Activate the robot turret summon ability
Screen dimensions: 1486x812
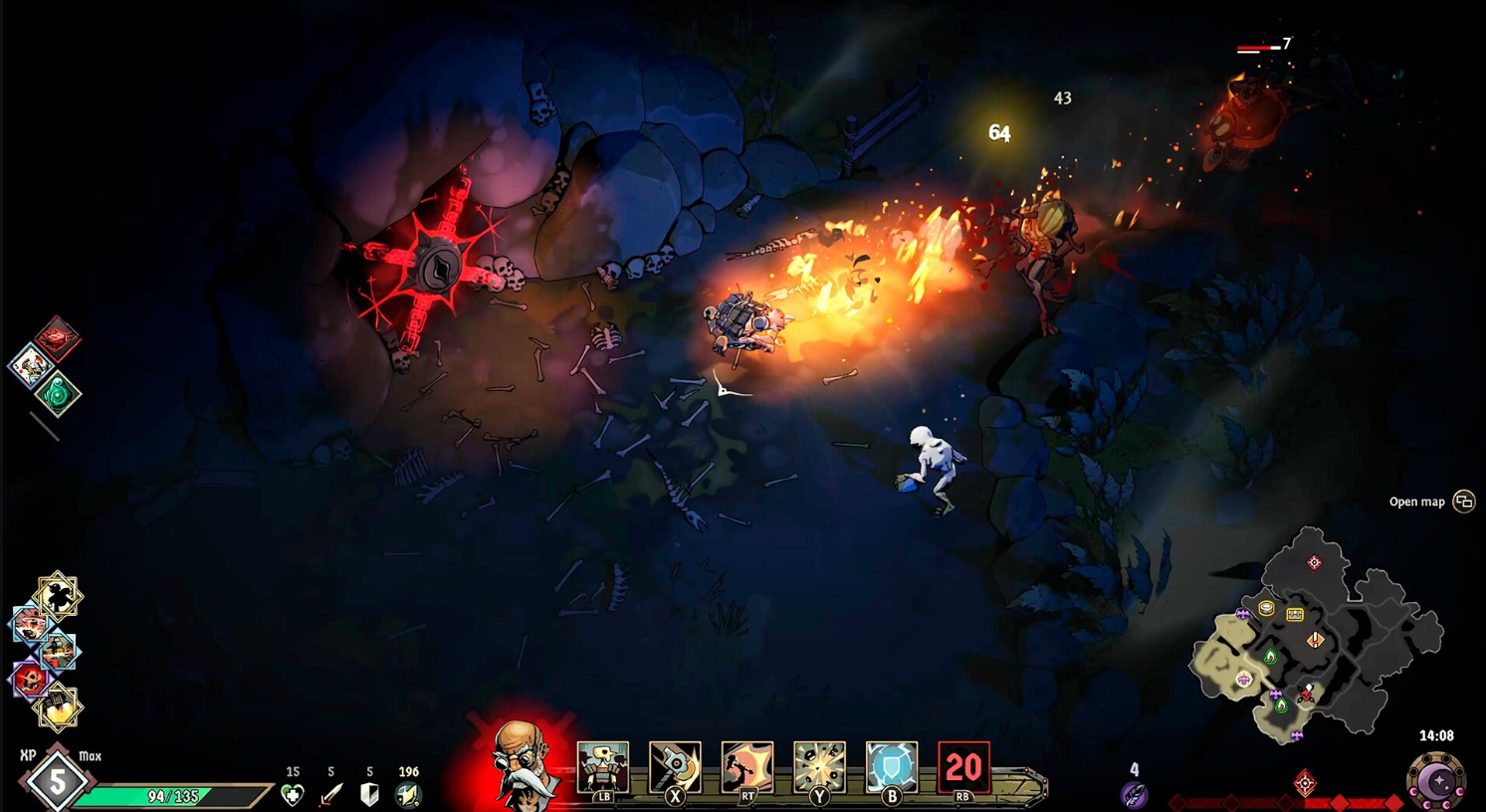click(603, 768)
